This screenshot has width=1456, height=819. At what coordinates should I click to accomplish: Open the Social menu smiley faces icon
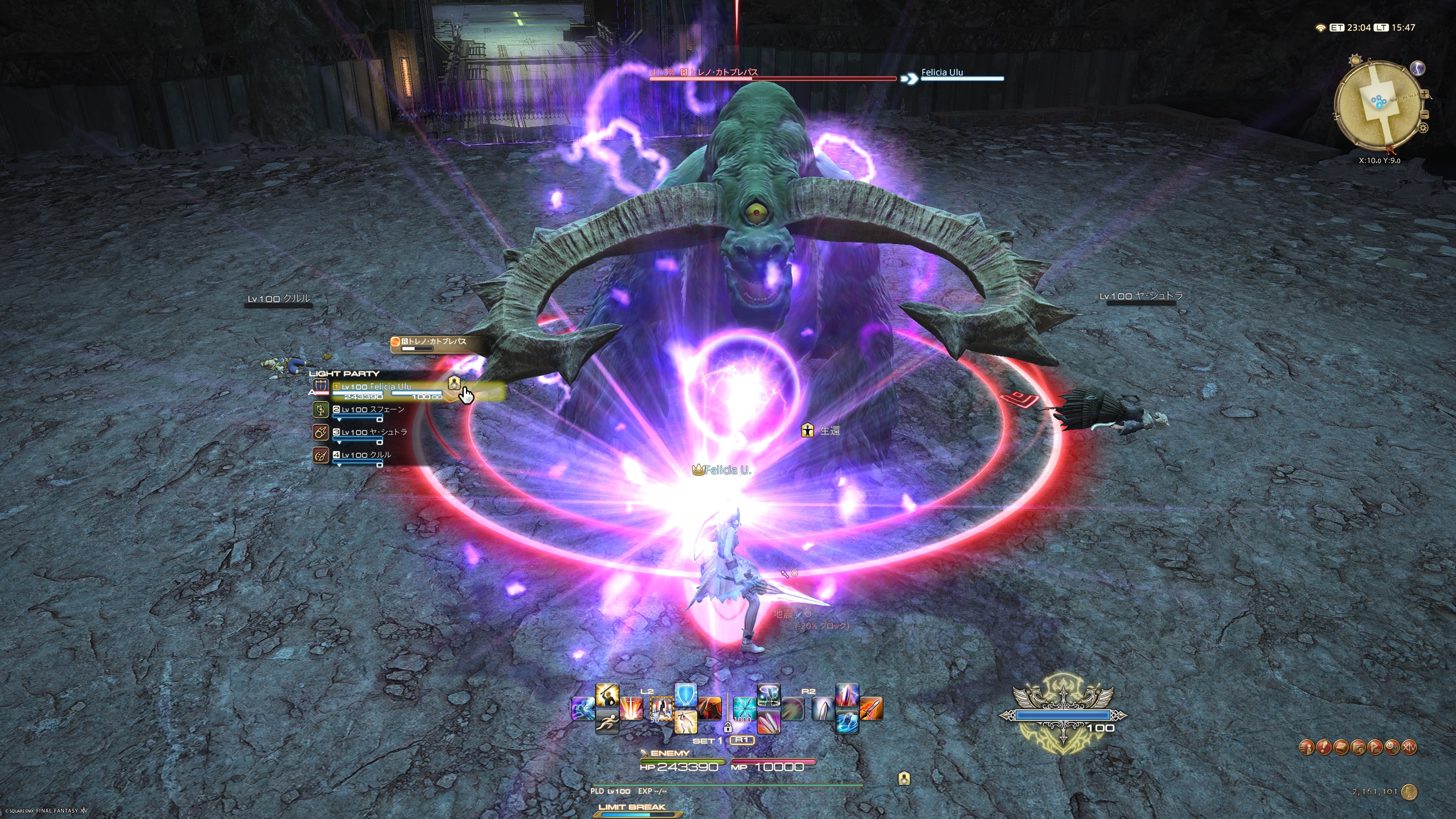1392,747
